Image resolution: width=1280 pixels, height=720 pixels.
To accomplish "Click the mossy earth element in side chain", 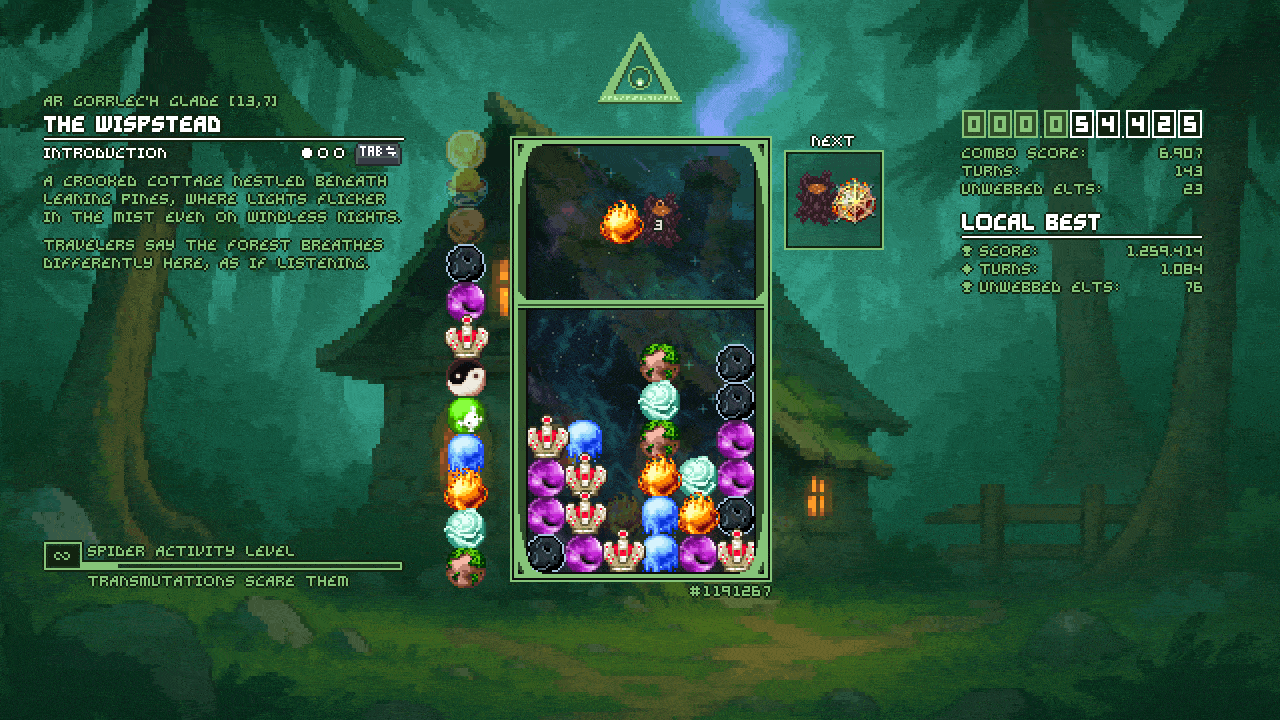I will point(465,567).
